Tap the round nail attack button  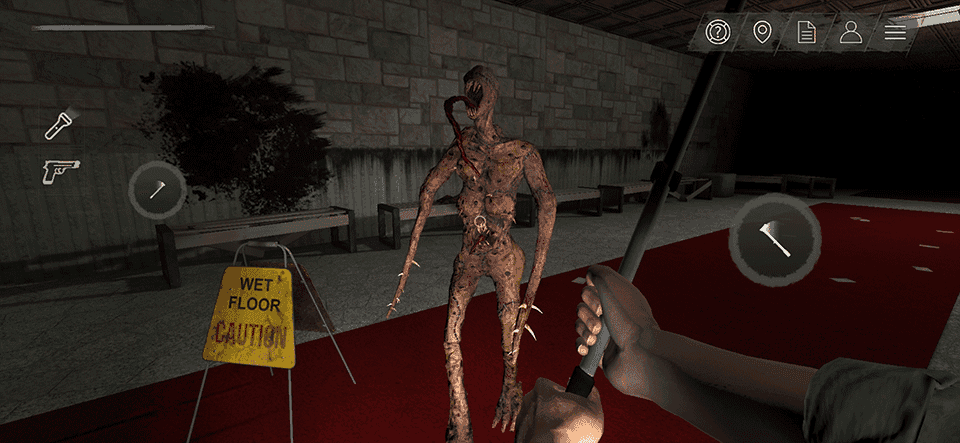[x=158, y=189]
